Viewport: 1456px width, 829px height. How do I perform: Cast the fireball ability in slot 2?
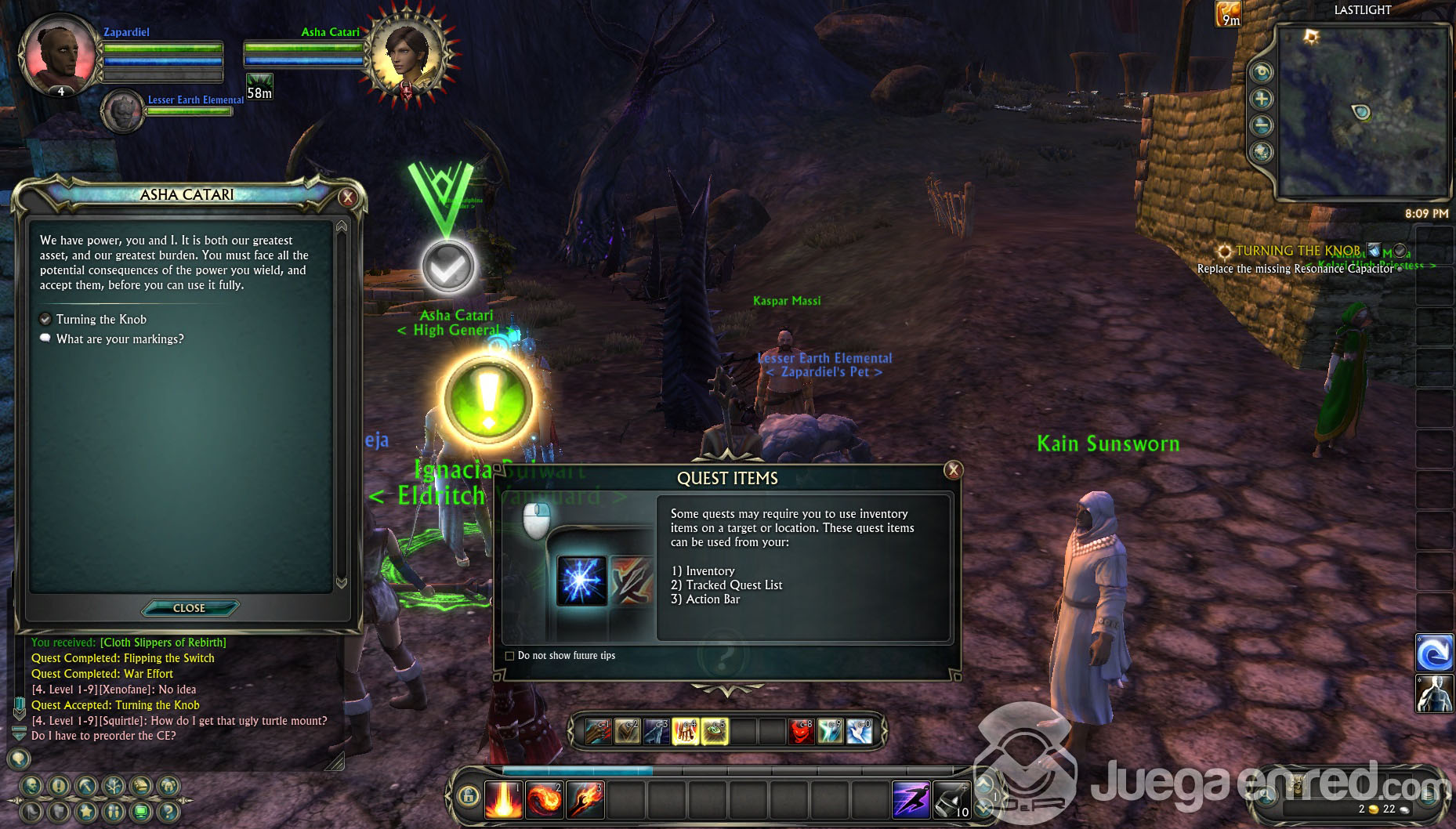[x=544, y=800]
